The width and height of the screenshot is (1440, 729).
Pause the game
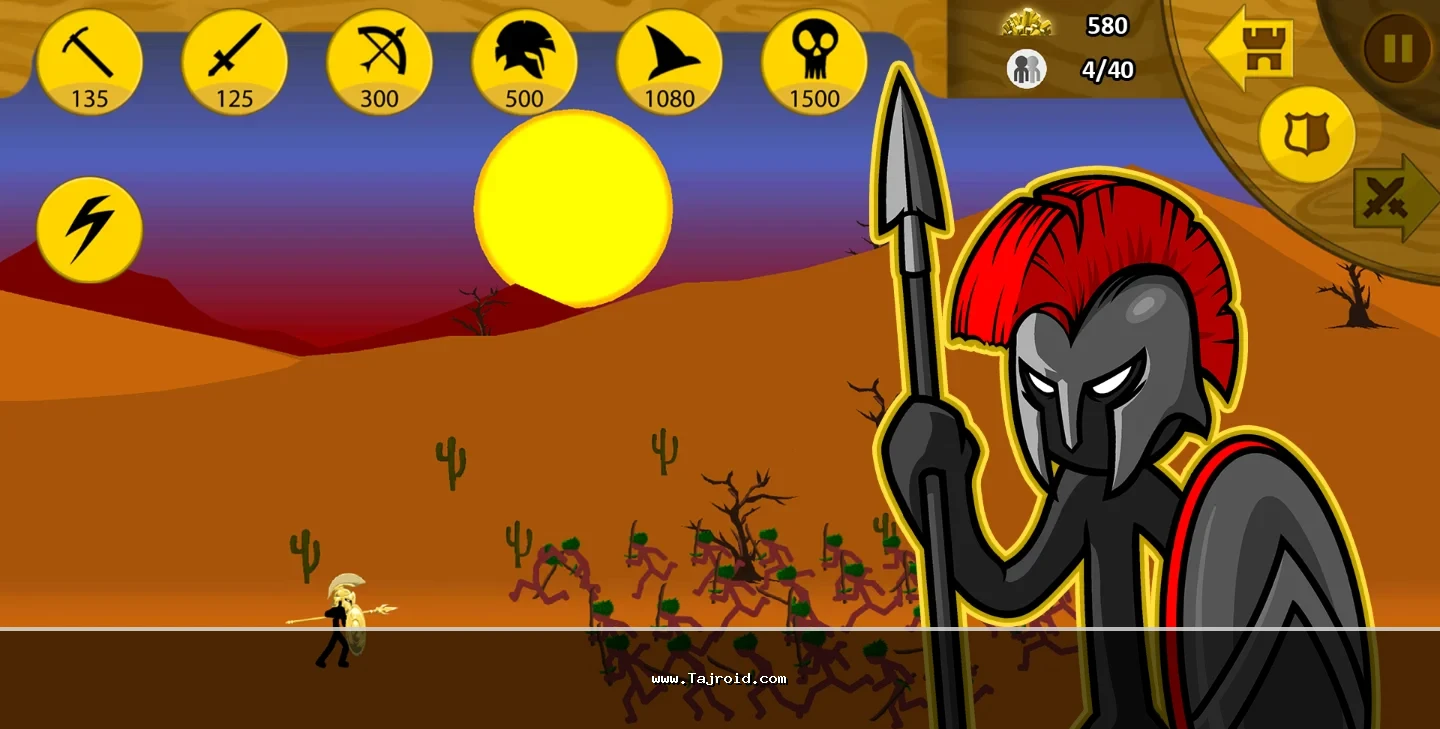click(x=1397, y=48)
